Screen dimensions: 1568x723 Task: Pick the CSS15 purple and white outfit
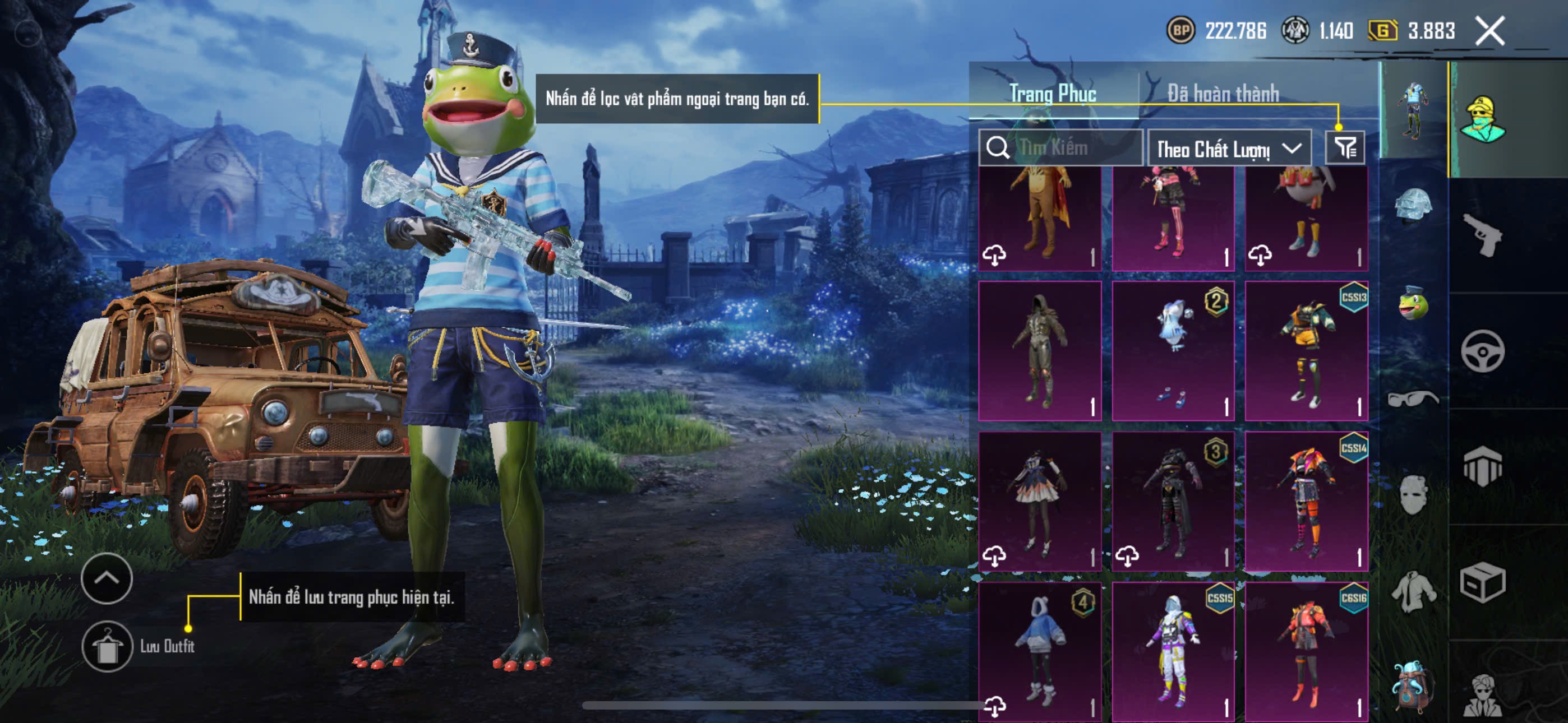[x=1173, y=651]
